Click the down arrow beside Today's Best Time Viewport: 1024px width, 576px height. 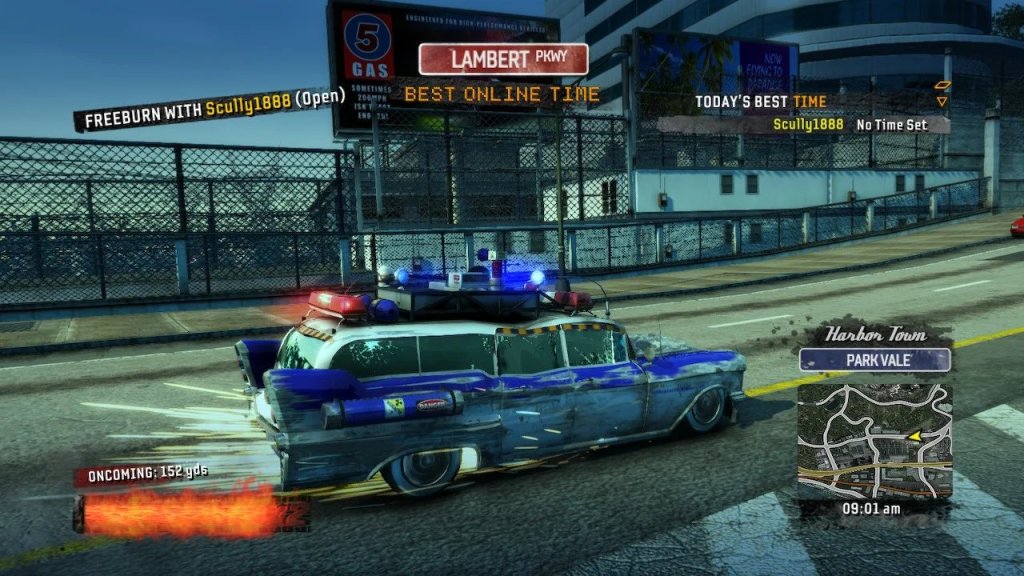(x=941, y=101)
